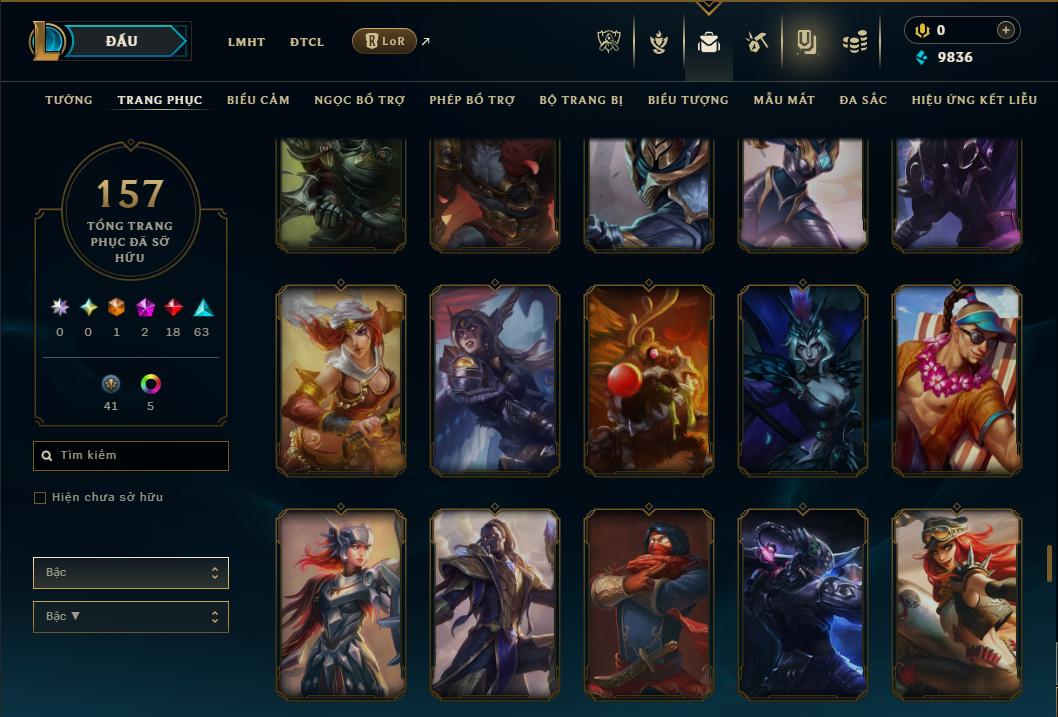Switch to the TƯỚNG tab
1058x717 pixels.
point(69,100)
